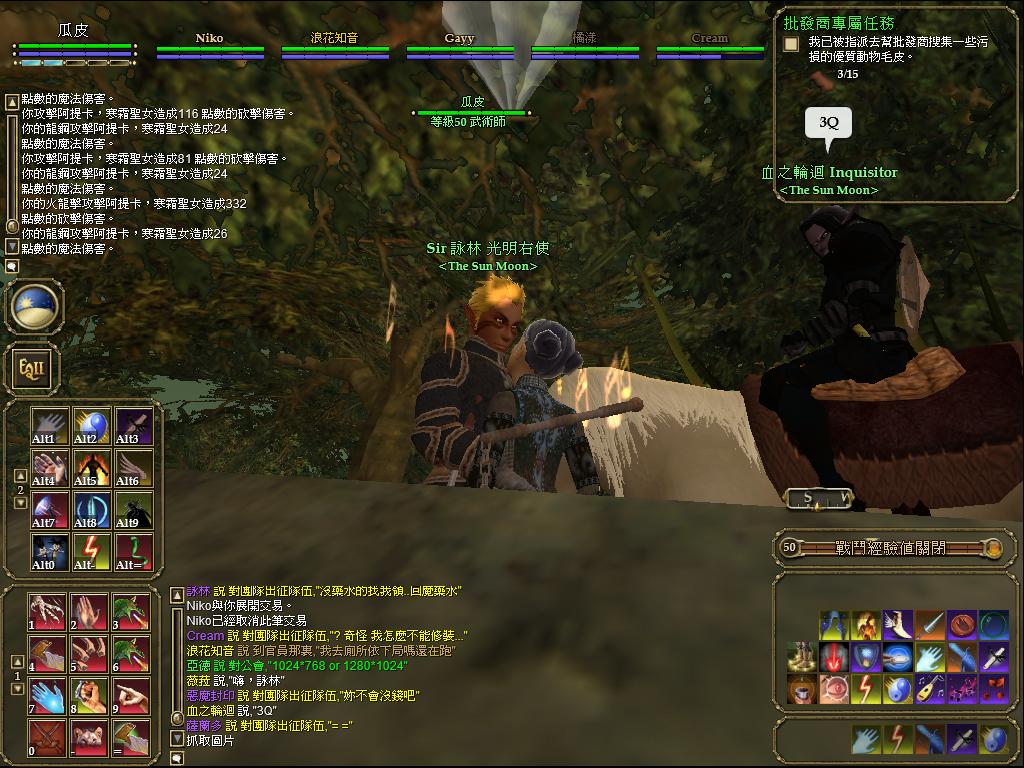
Task: Select party member Gayy's frame
Action: [460, 46]
